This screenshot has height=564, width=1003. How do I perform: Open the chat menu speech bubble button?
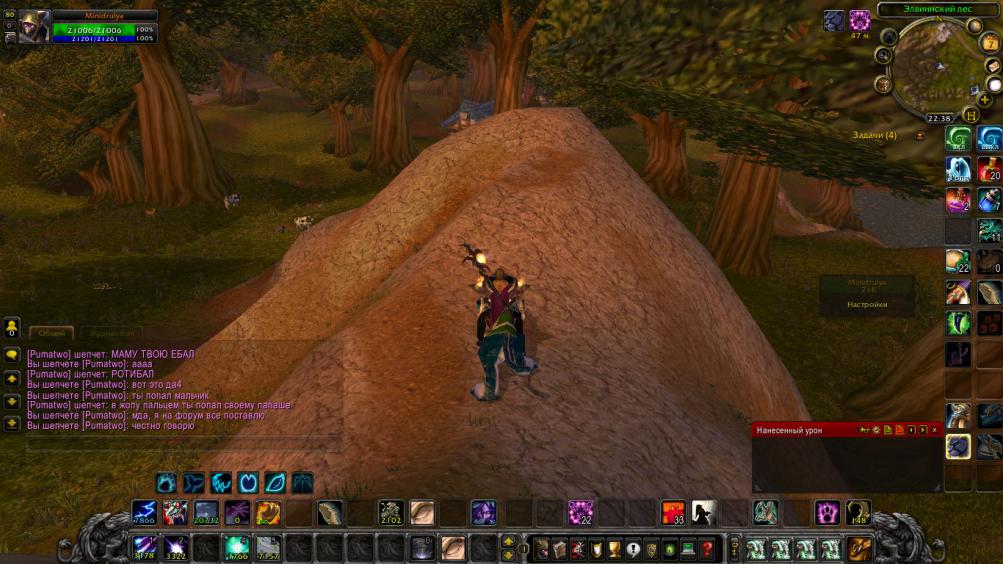coord(12,355)
